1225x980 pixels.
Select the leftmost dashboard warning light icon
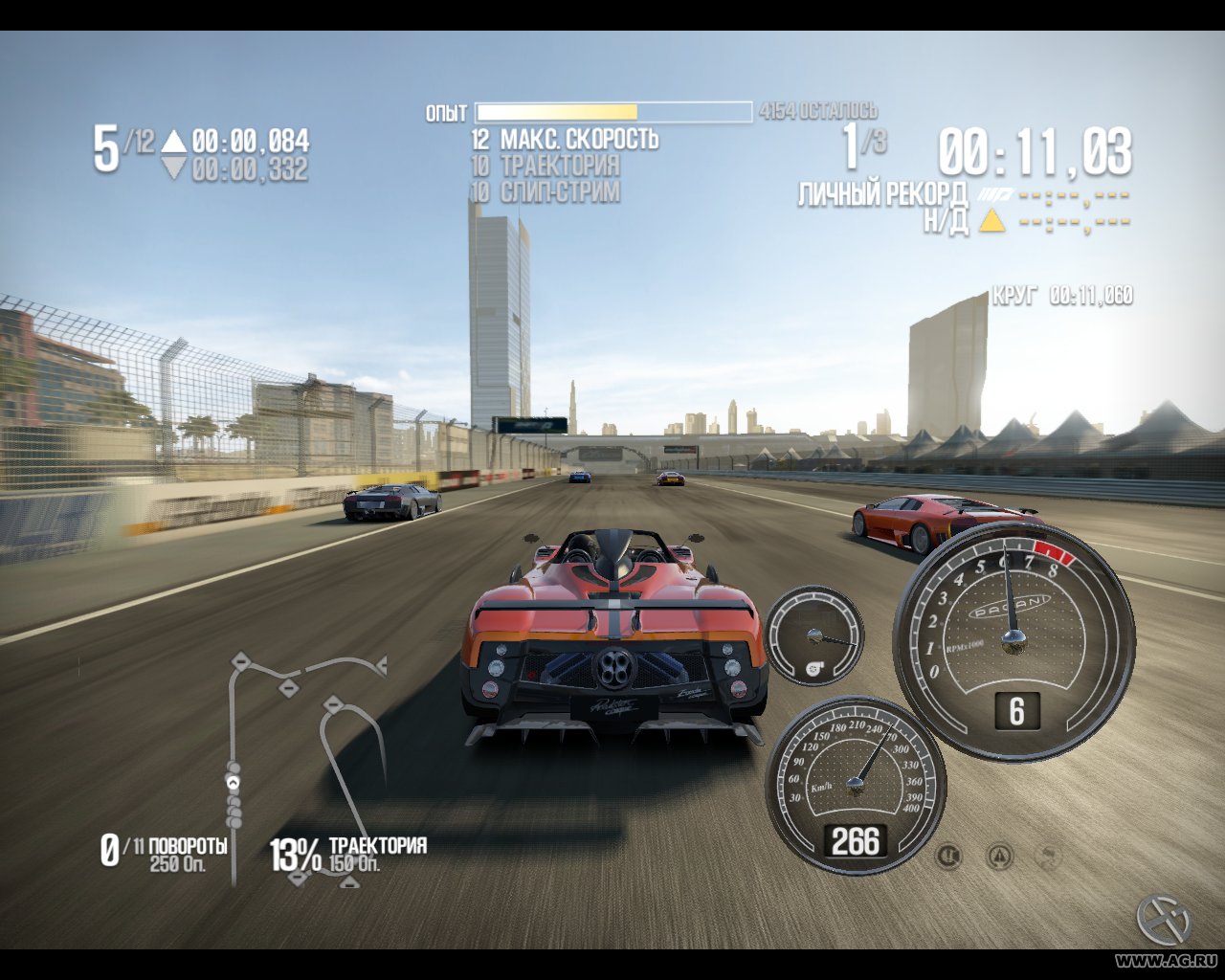(x=947, y=857)
